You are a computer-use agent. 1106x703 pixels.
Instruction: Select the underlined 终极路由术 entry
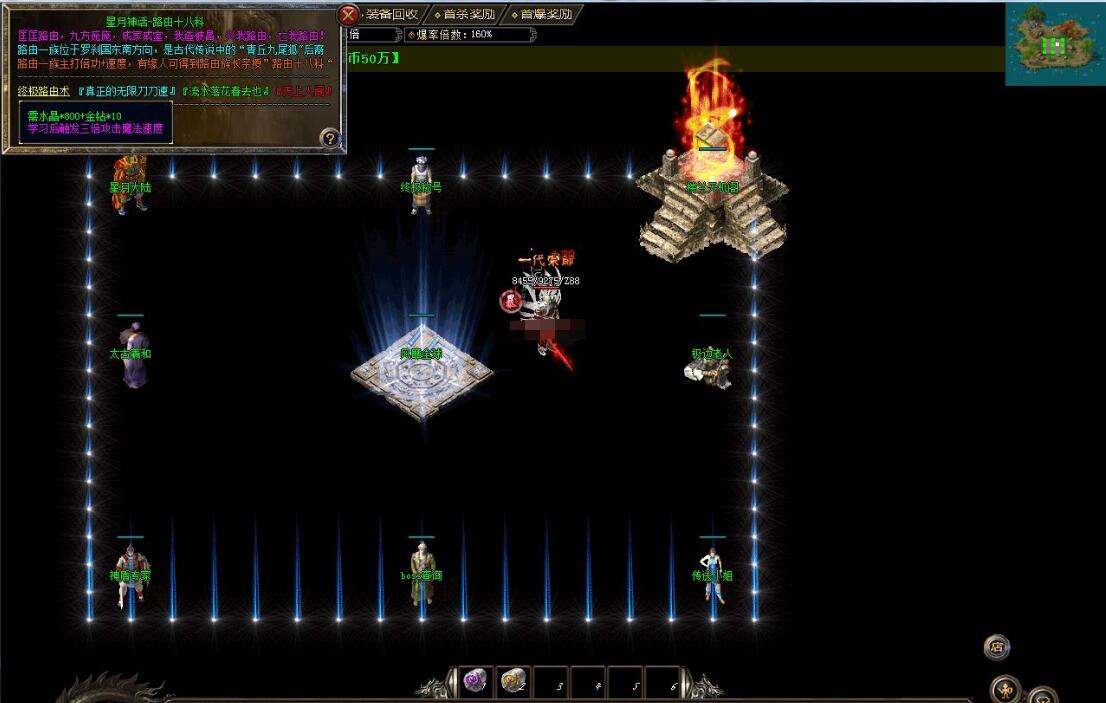click(x=44, y=91)
